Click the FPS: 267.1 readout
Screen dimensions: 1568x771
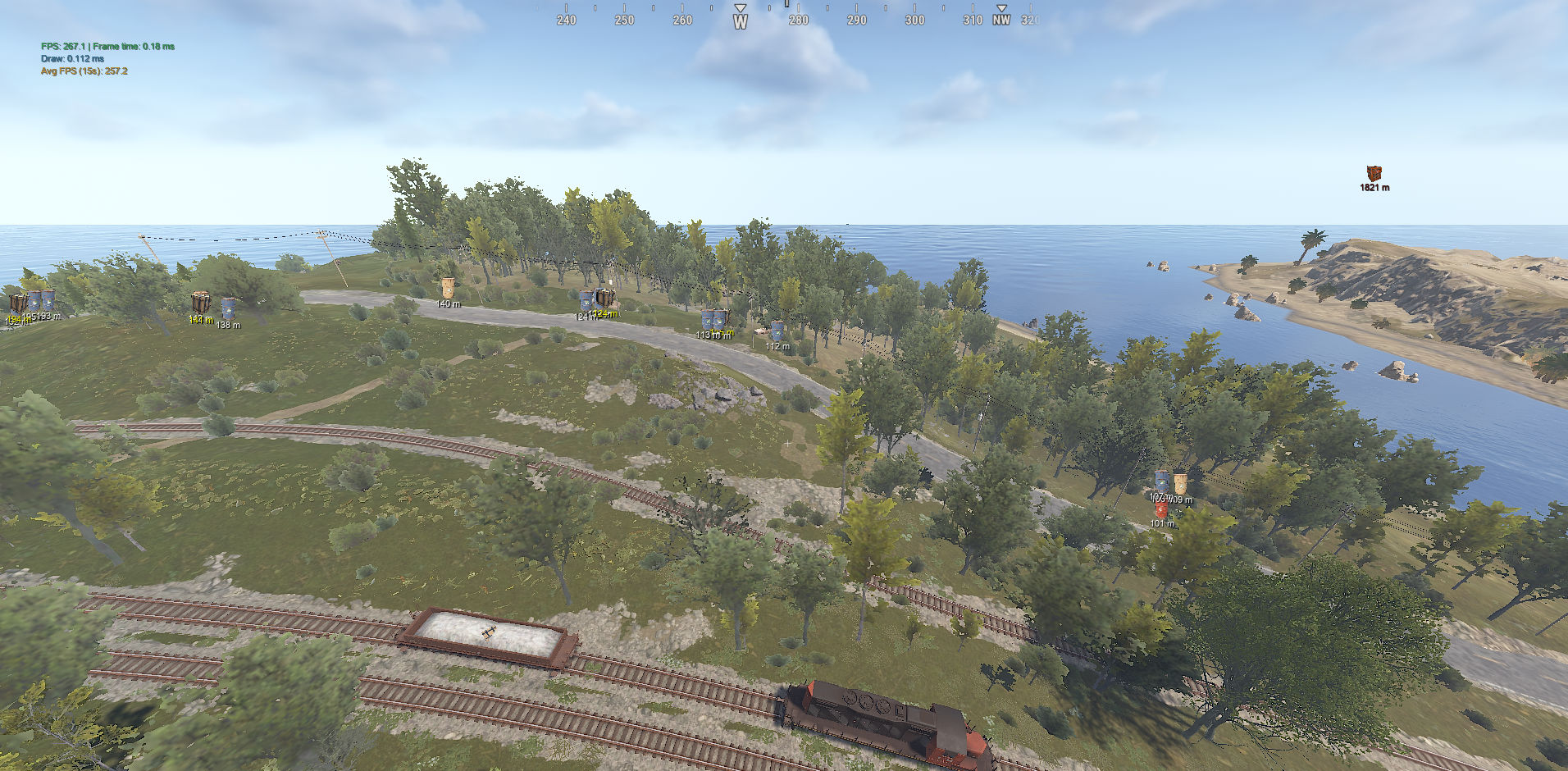tap(62, 47)
